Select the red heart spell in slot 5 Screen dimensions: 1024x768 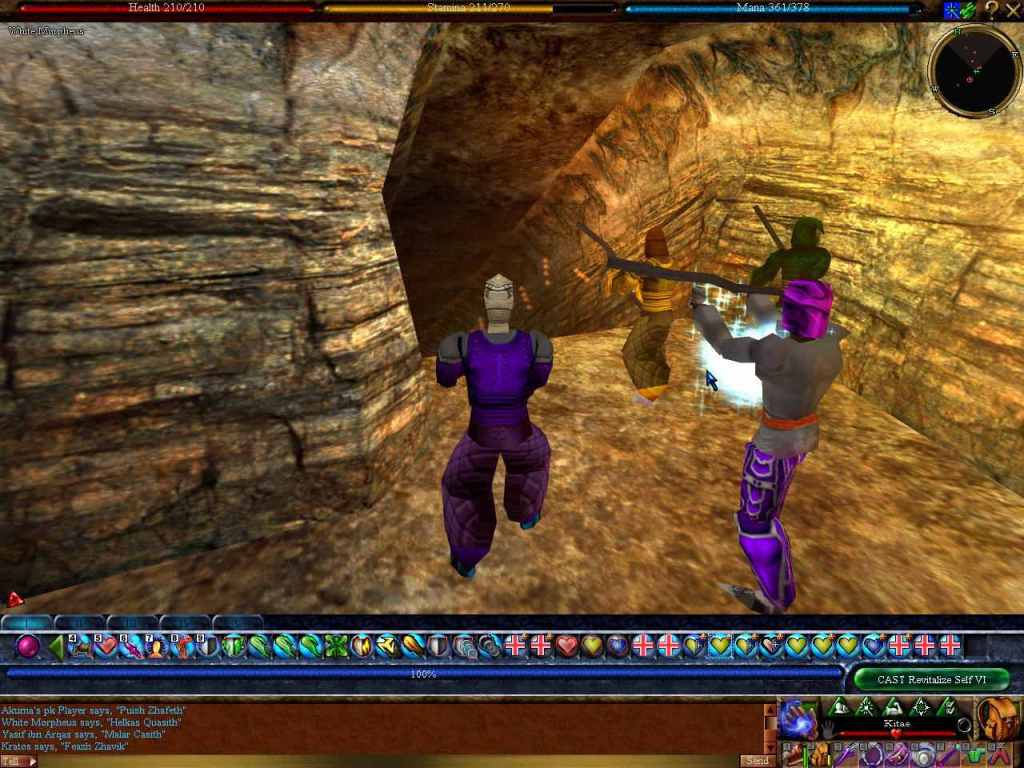click(105, 646)
